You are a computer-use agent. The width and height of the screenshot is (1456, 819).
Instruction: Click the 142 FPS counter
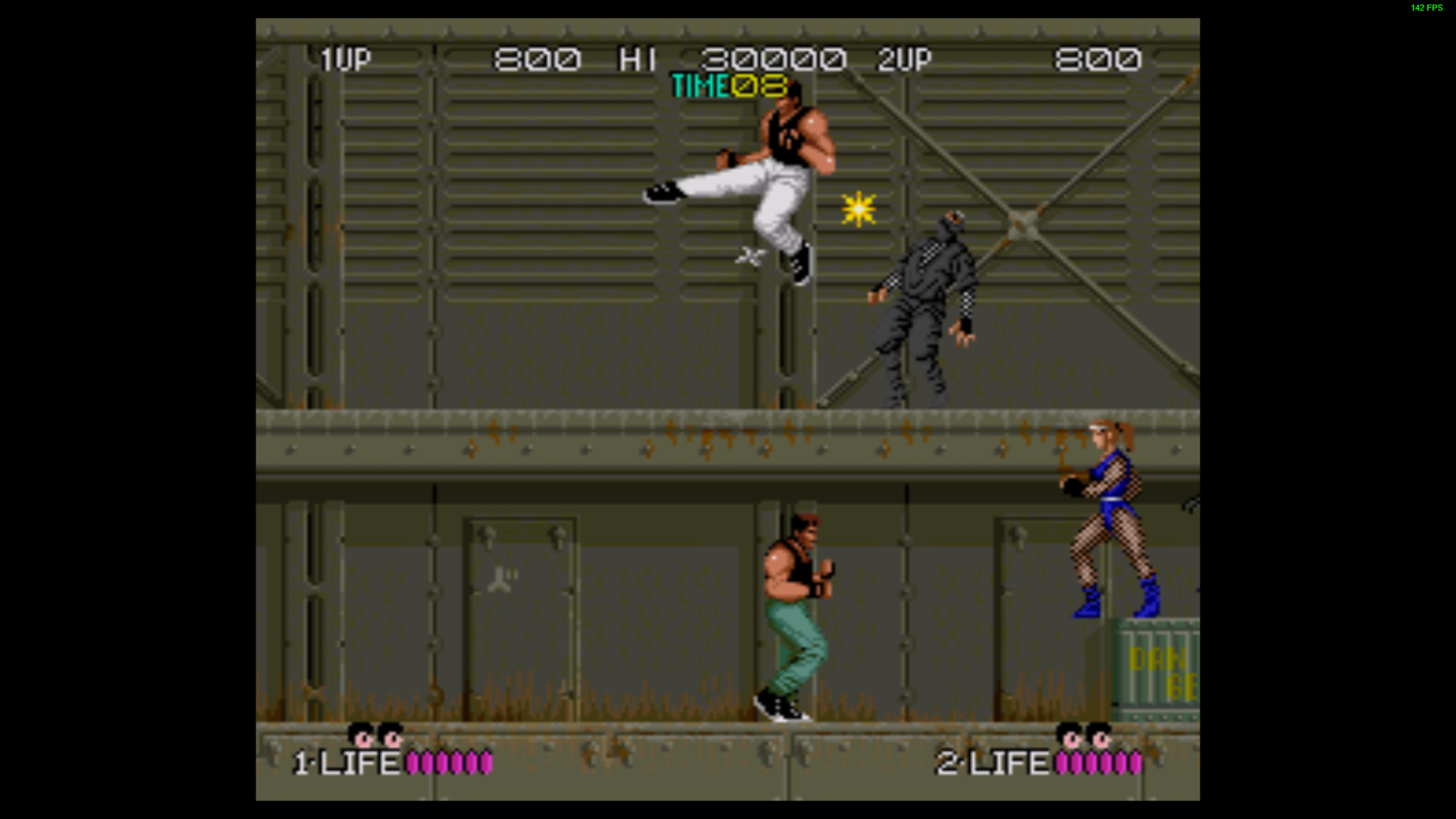click(1426, 9)
